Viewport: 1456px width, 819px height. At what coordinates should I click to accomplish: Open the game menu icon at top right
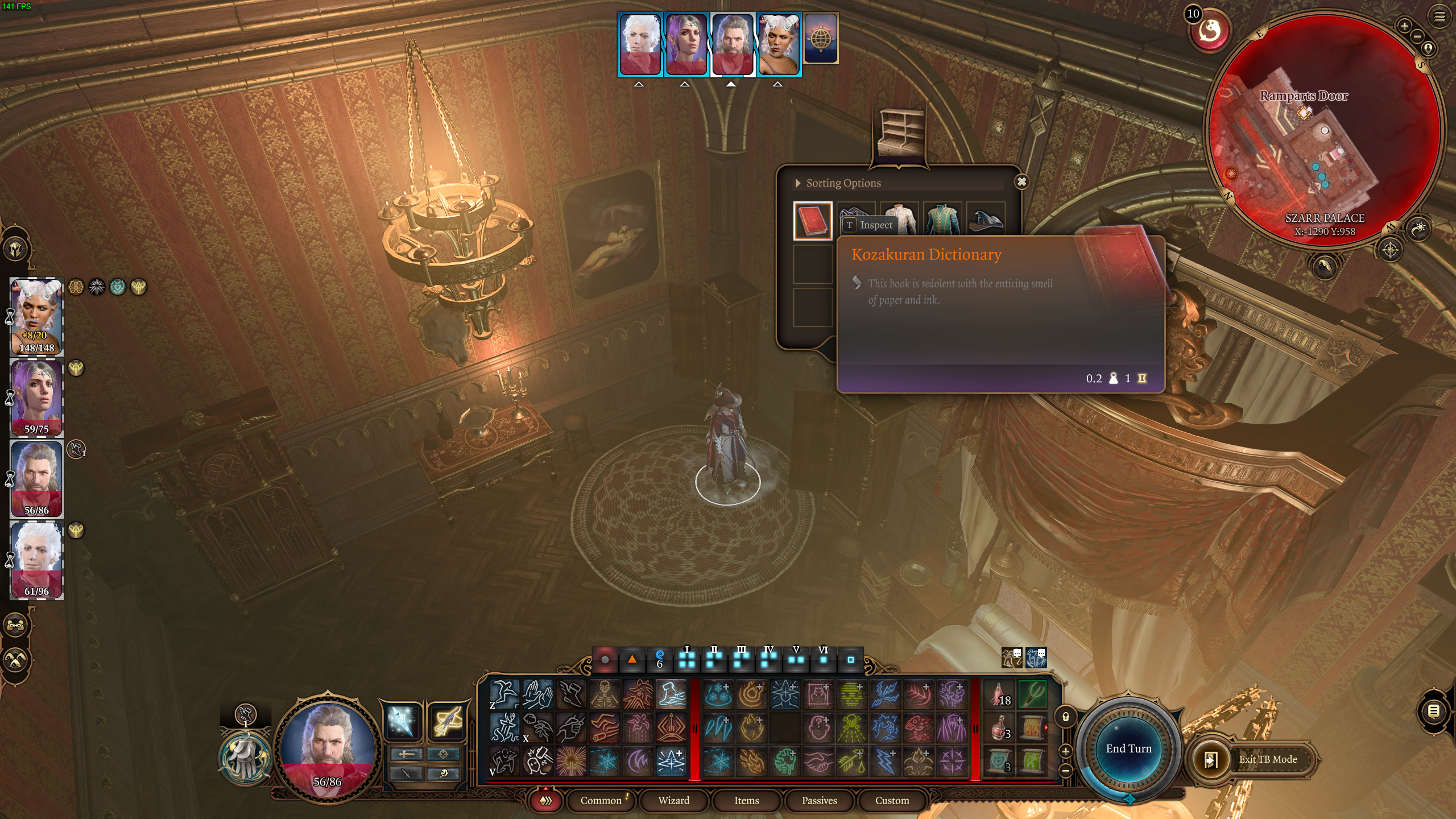(x=1438, y=17)
